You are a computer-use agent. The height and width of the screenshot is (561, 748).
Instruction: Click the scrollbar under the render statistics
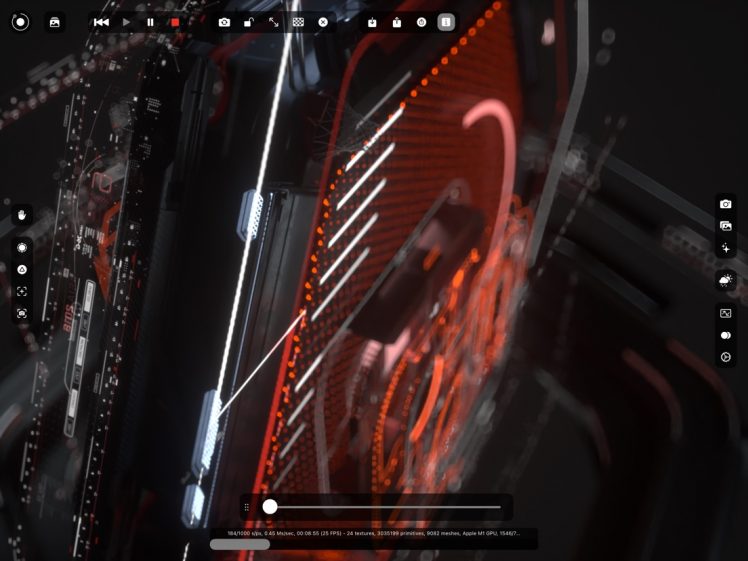point(239,545)
